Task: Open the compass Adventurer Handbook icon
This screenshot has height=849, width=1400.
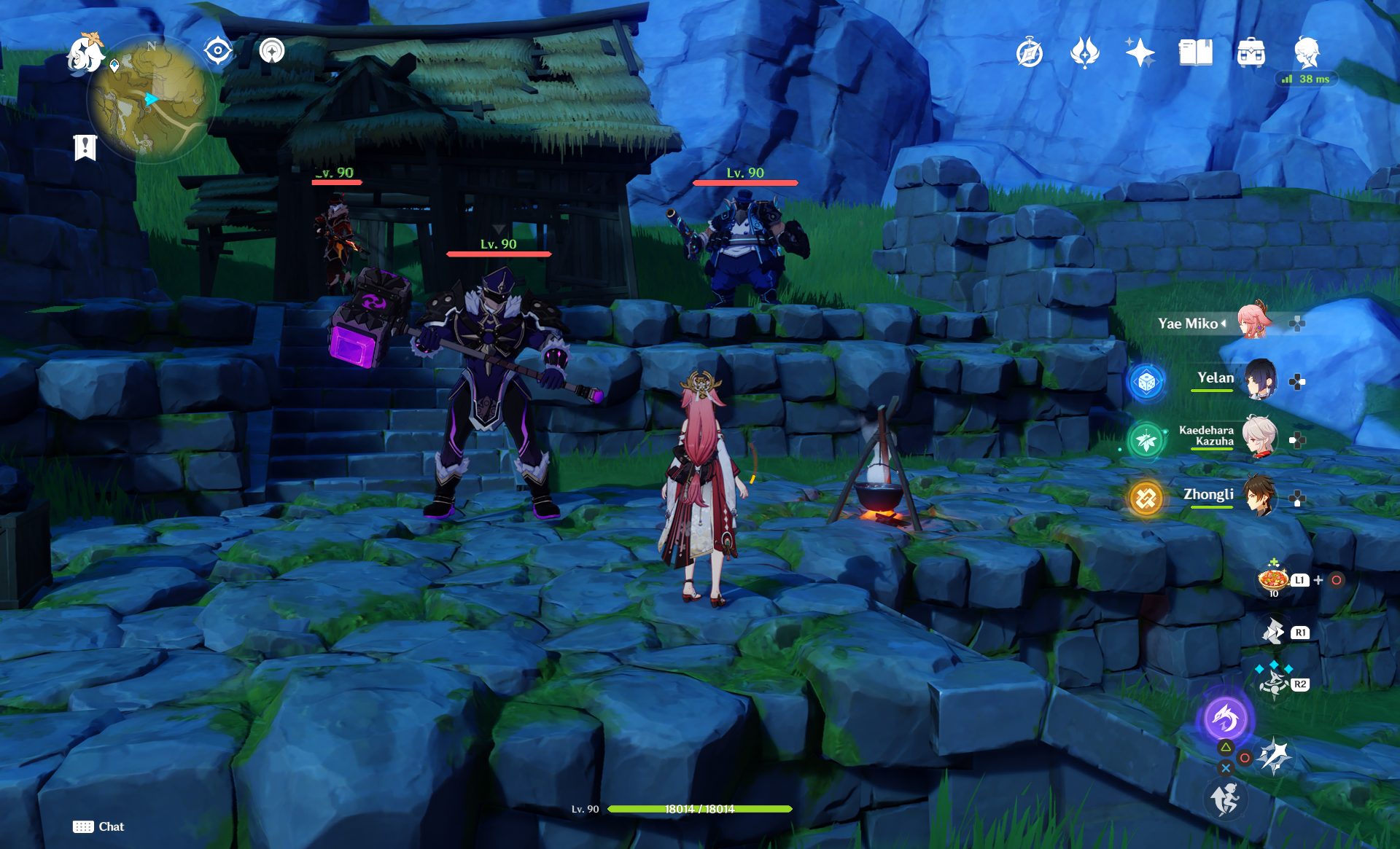Action: pos(1030,53)
